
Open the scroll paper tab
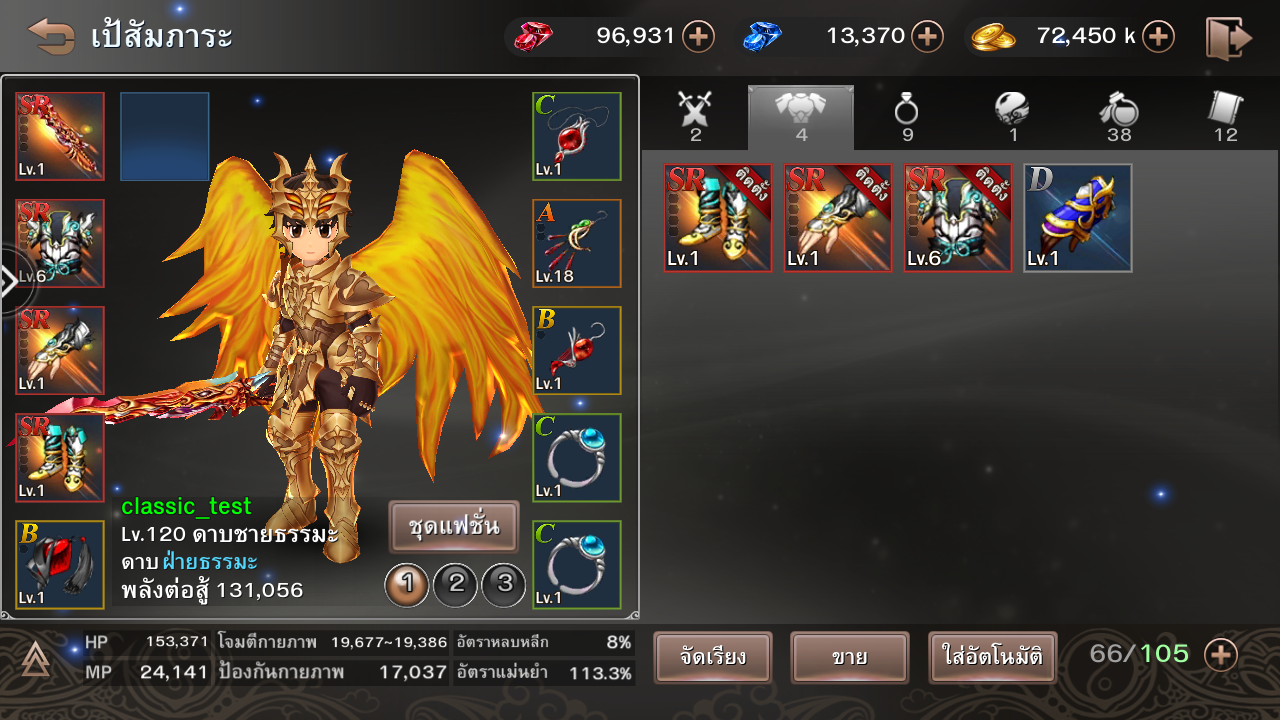tap(1225, 114)
